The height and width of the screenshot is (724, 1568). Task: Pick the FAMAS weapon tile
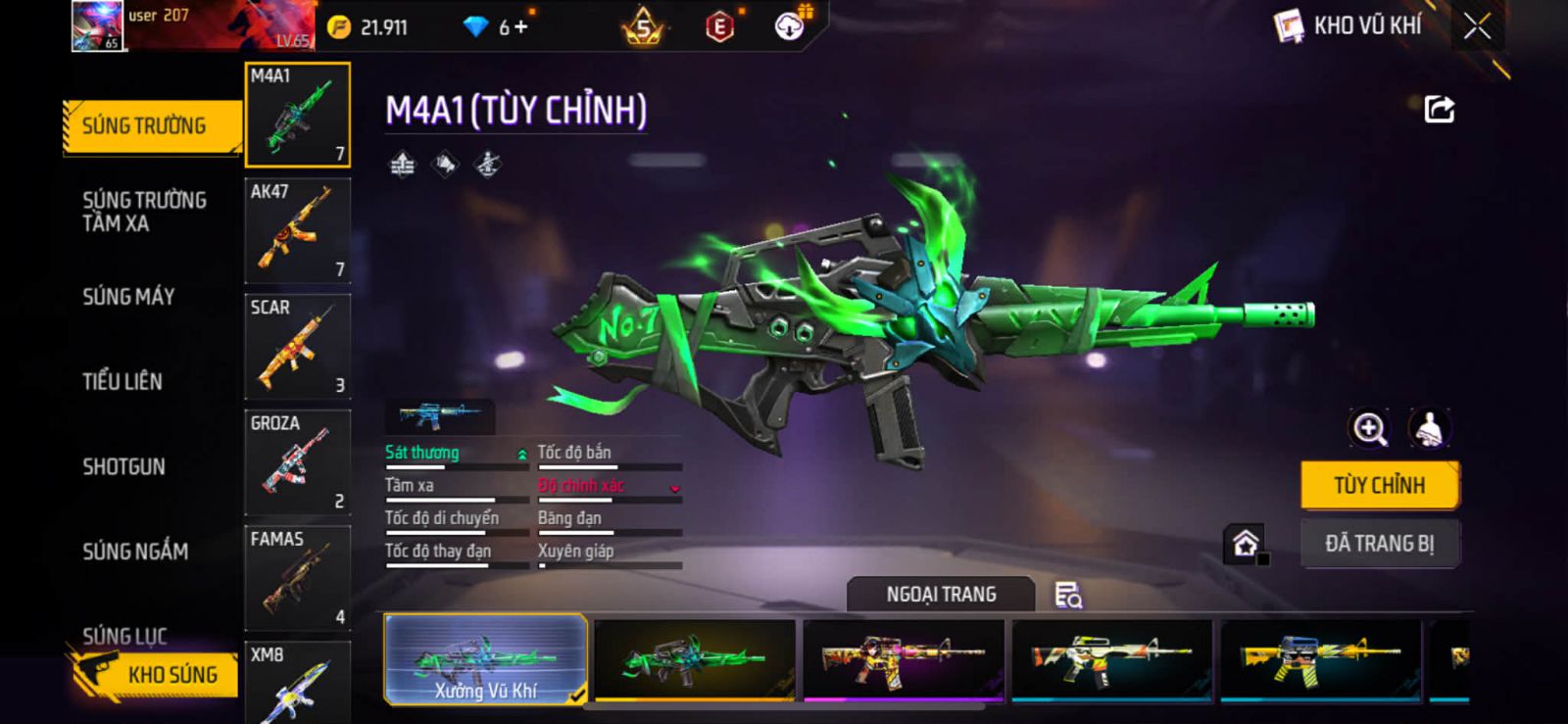[297, 578]
